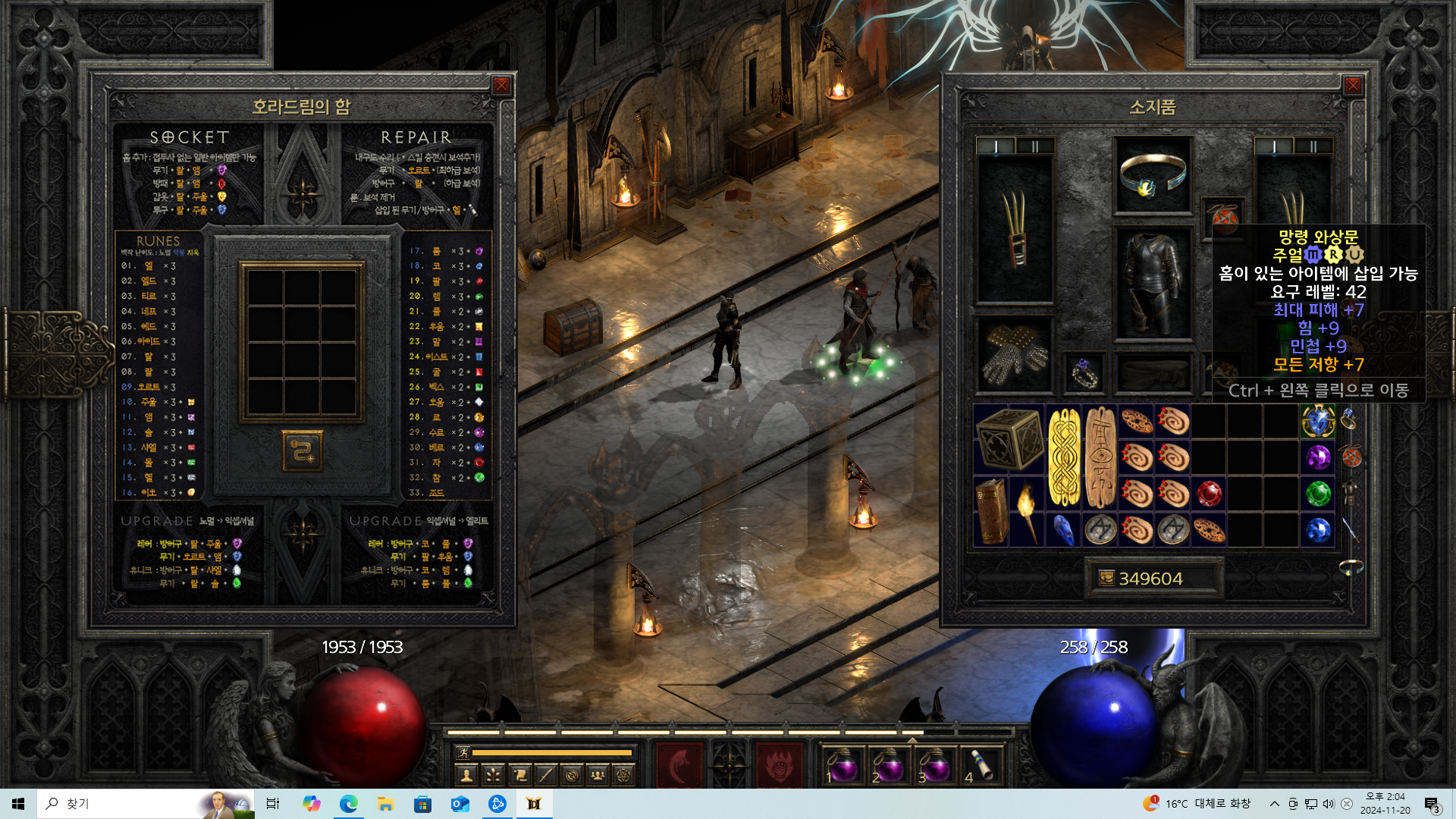Open Microsoft Edge from the taskbar
The height and width of the screenshot is (819, 1456).
348,804
